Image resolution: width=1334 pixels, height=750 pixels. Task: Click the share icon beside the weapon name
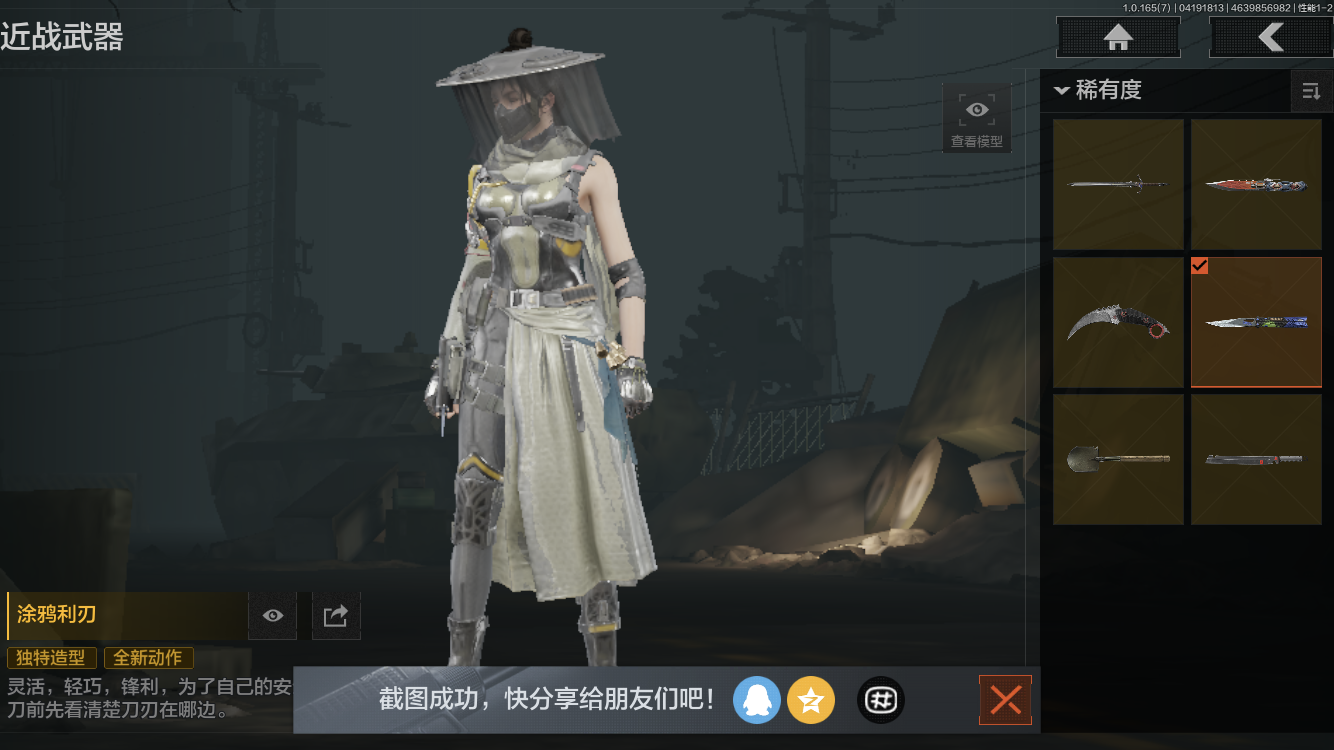coord(335,615)
